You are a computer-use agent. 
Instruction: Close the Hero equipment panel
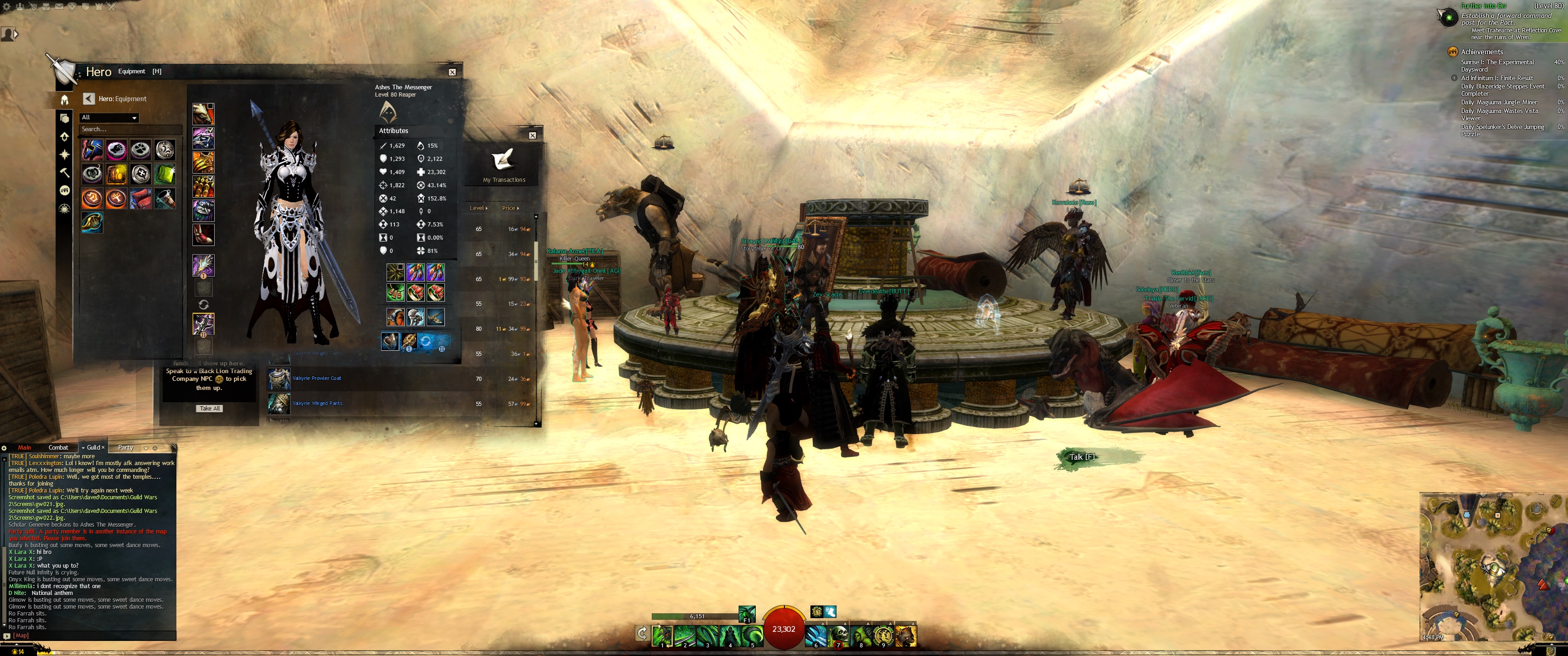click(x=452, y=72)
